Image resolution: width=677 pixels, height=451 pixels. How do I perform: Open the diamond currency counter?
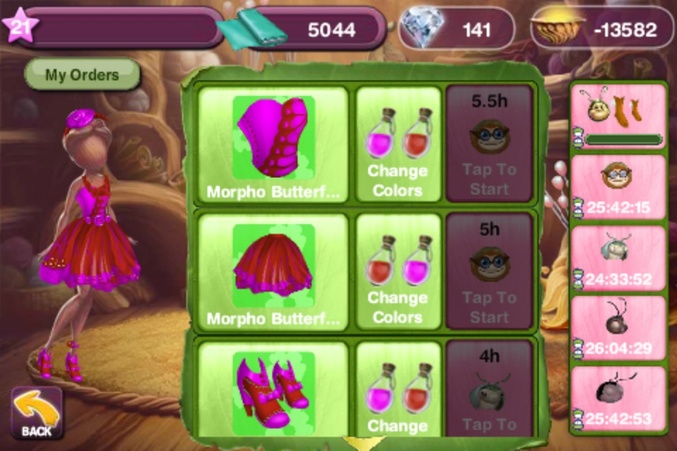click(x=456, y=29)
